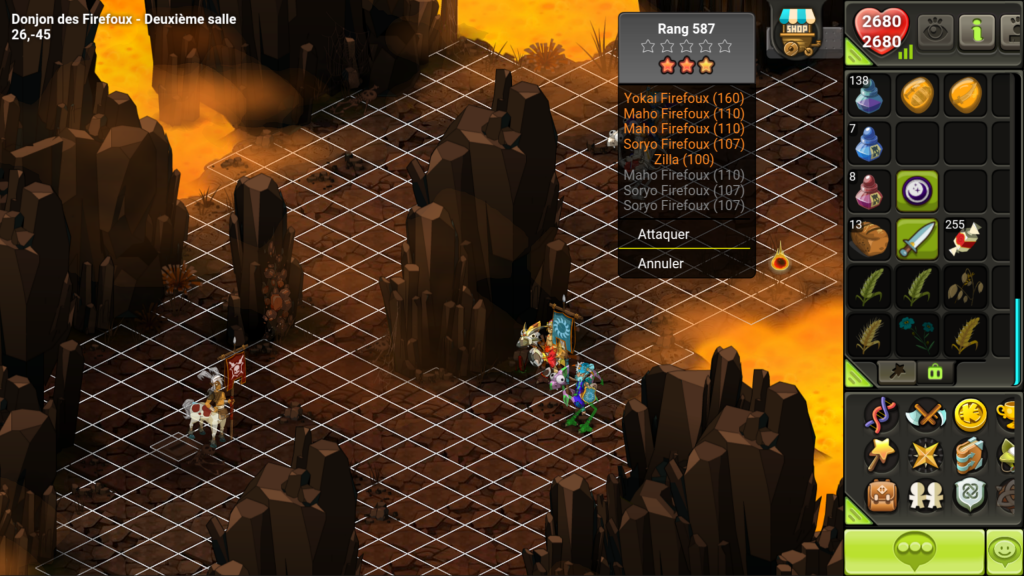Screen dimensions: 1024x576
Task: Switch to the green bag items tab
Action: [x=936, y=372]
